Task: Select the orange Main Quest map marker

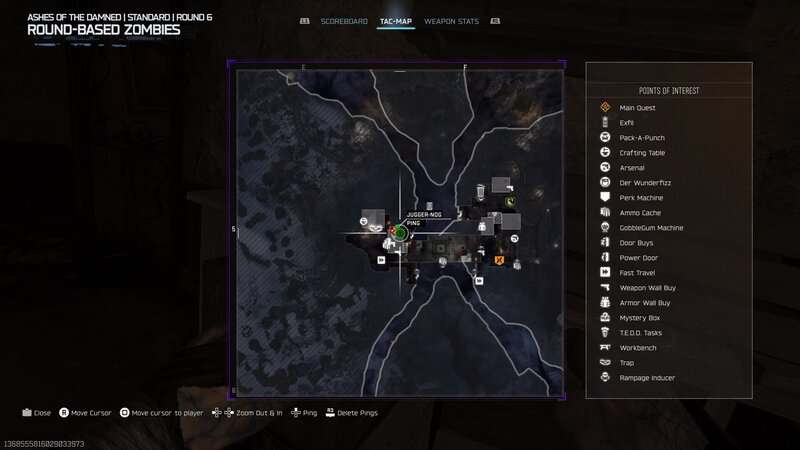Action: click(x=499, y=260)
